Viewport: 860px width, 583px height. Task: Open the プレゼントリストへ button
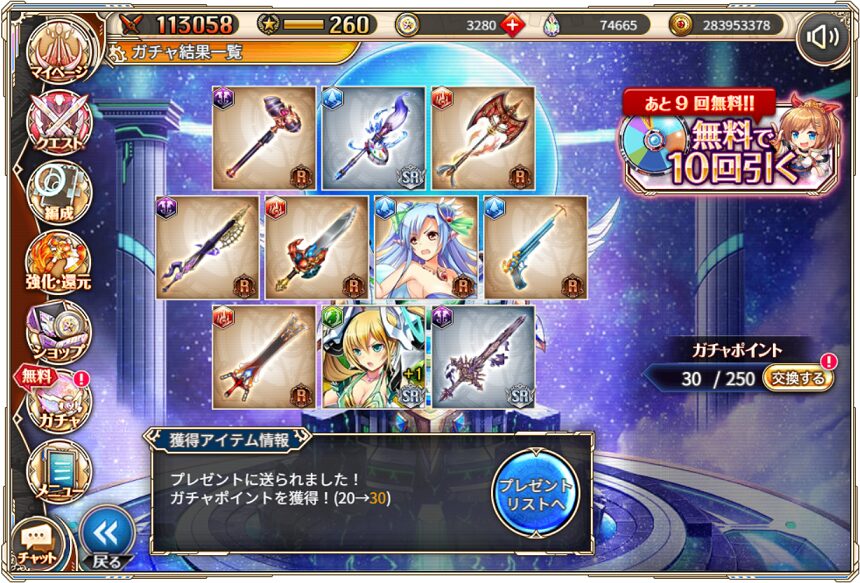pos(535,491)
